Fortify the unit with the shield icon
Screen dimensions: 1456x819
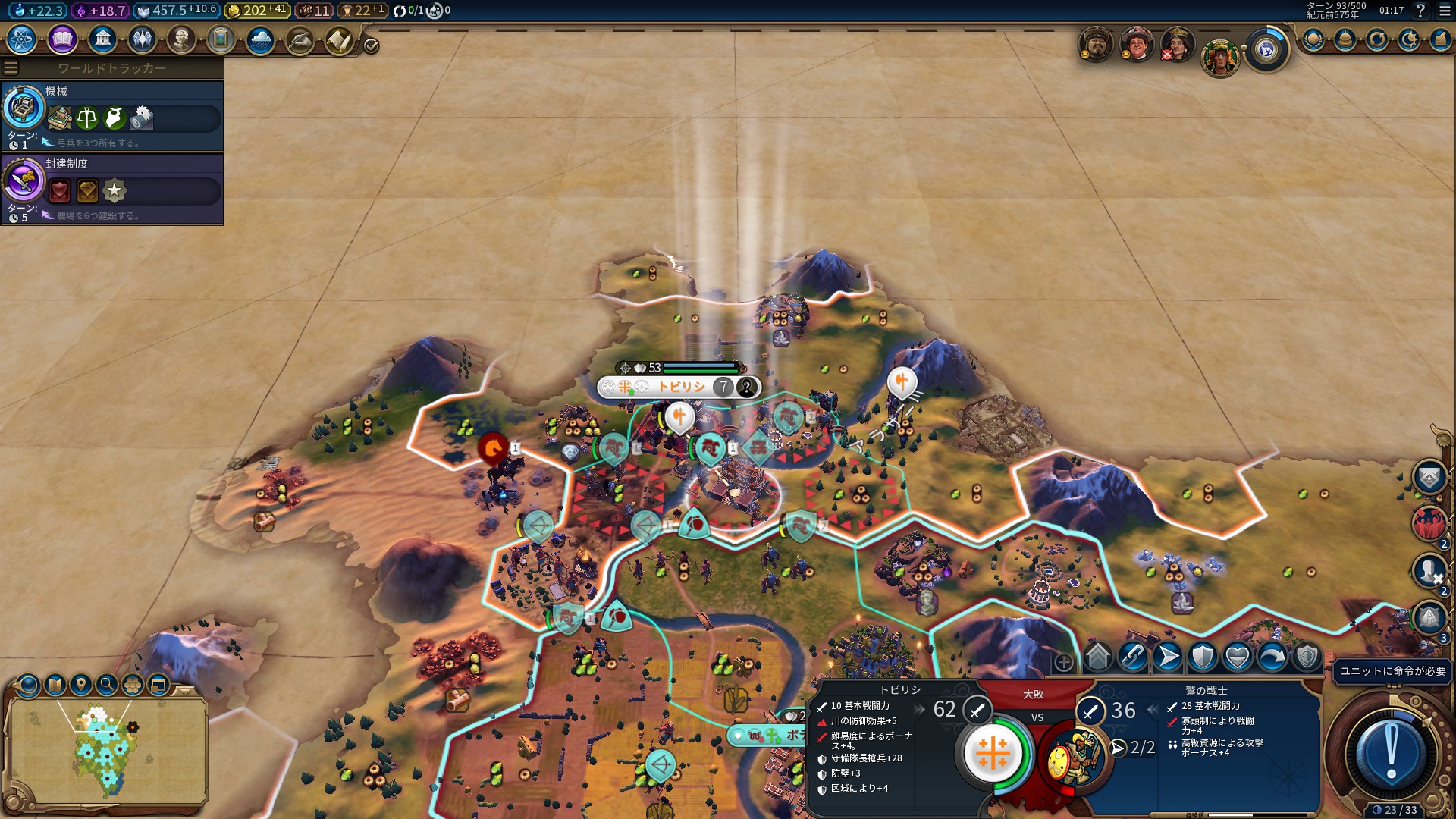[x=1203, y=657]
